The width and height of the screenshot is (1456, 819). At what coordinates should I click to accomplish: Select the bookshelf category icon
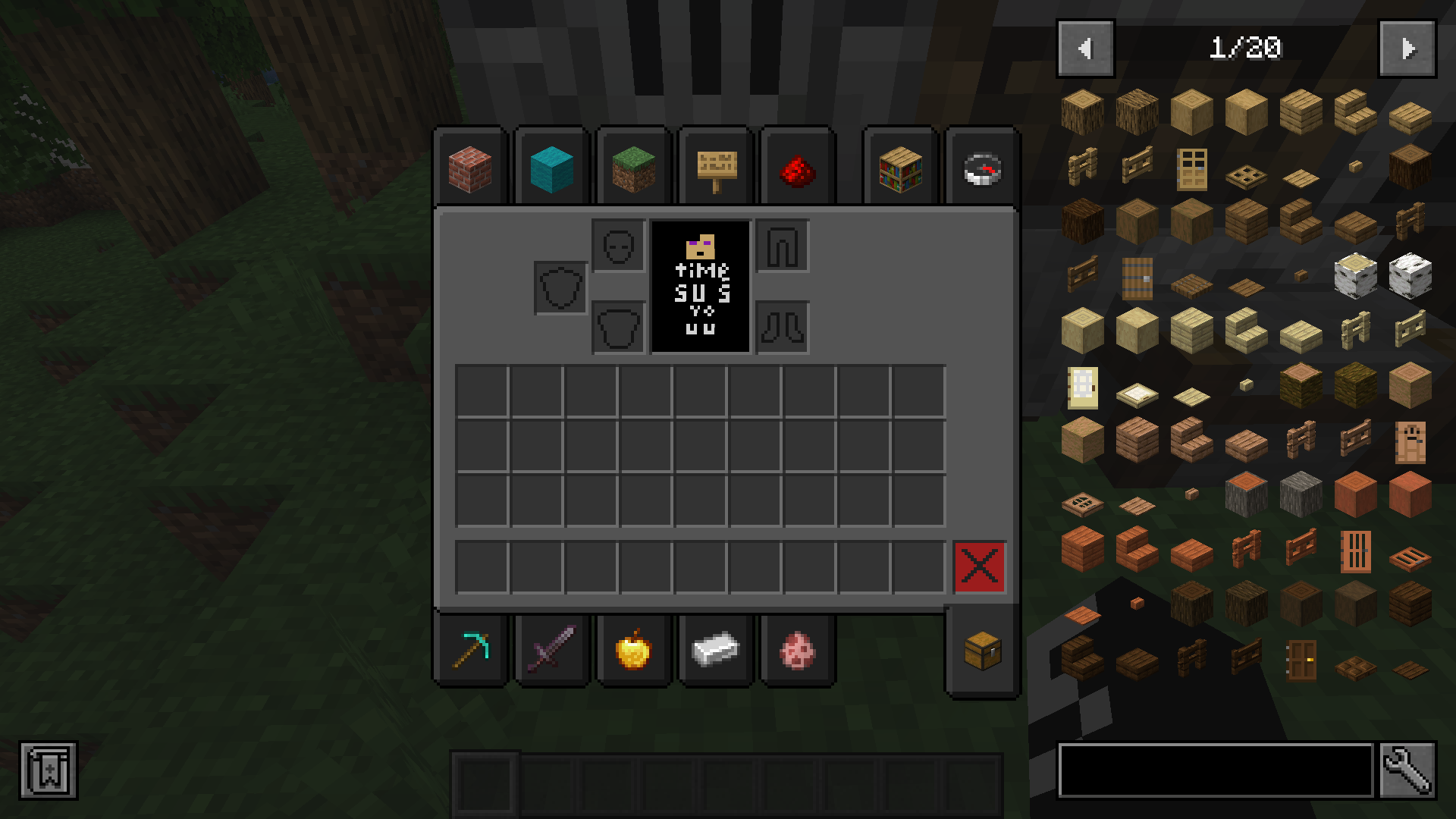click(x=899, y=168)
